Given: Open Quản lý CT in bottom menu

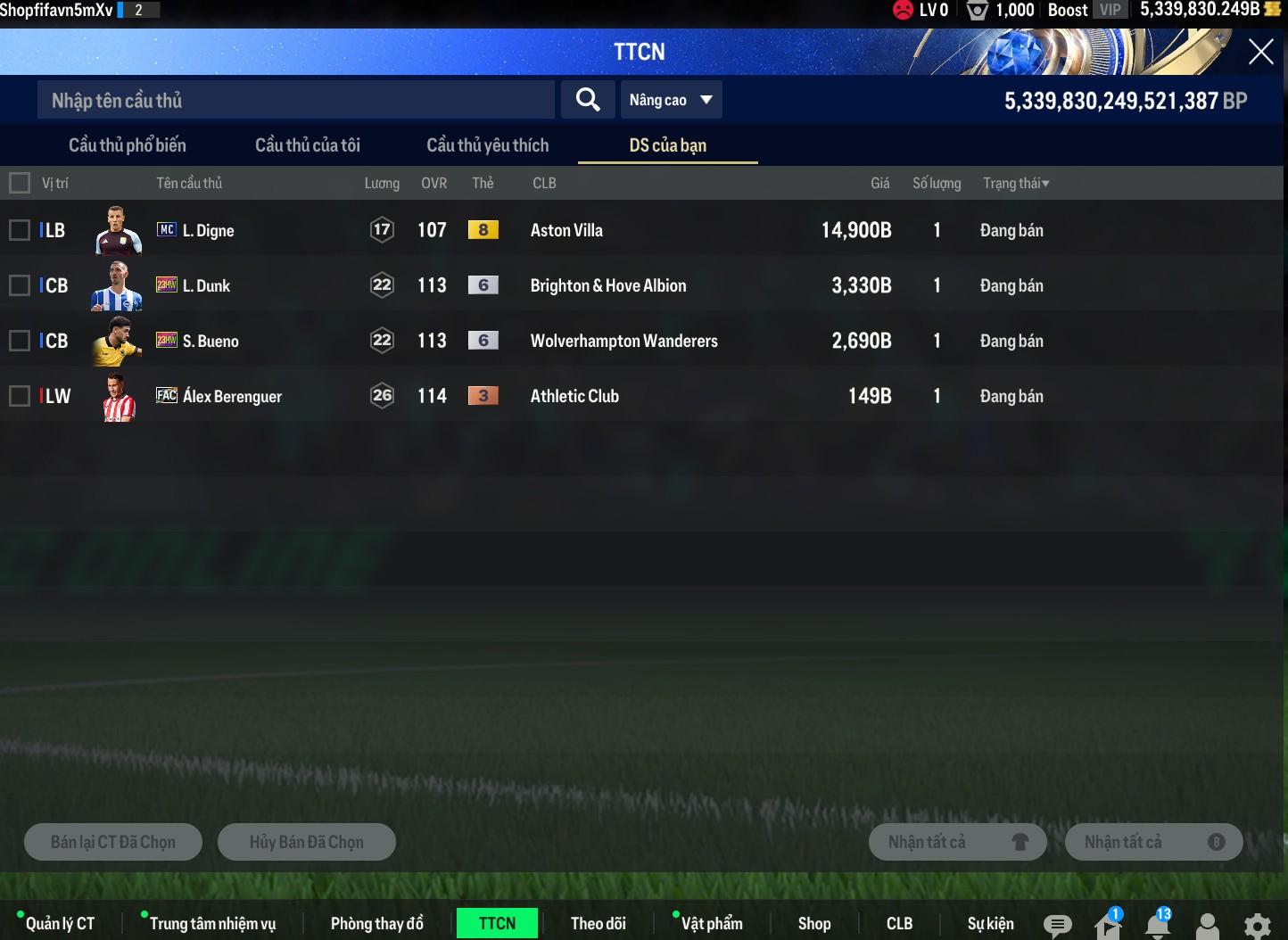Looking at the screenshot, I should [60, 924].
